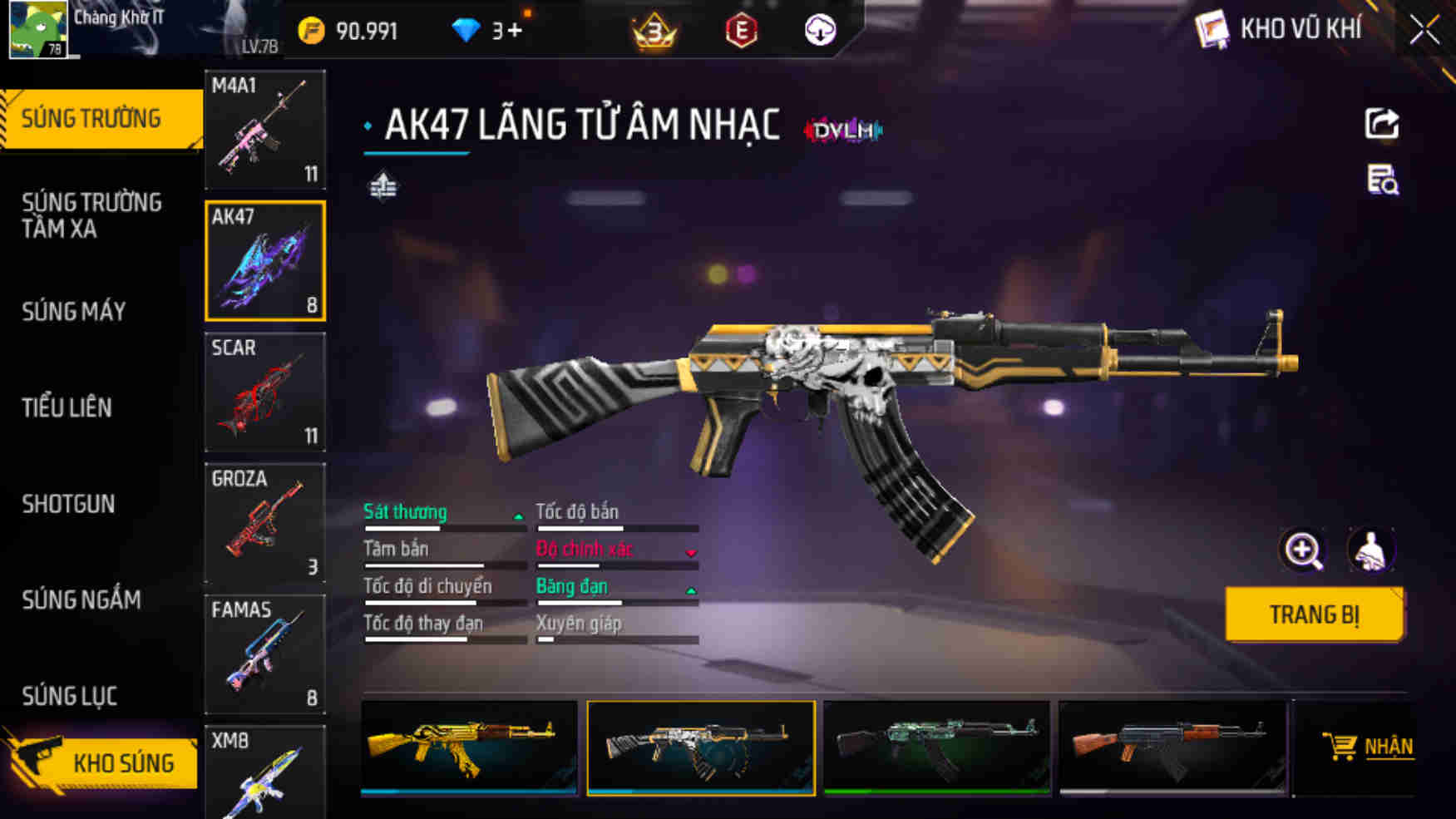Choose the SHOTGUN category

(x=68, y=504)
